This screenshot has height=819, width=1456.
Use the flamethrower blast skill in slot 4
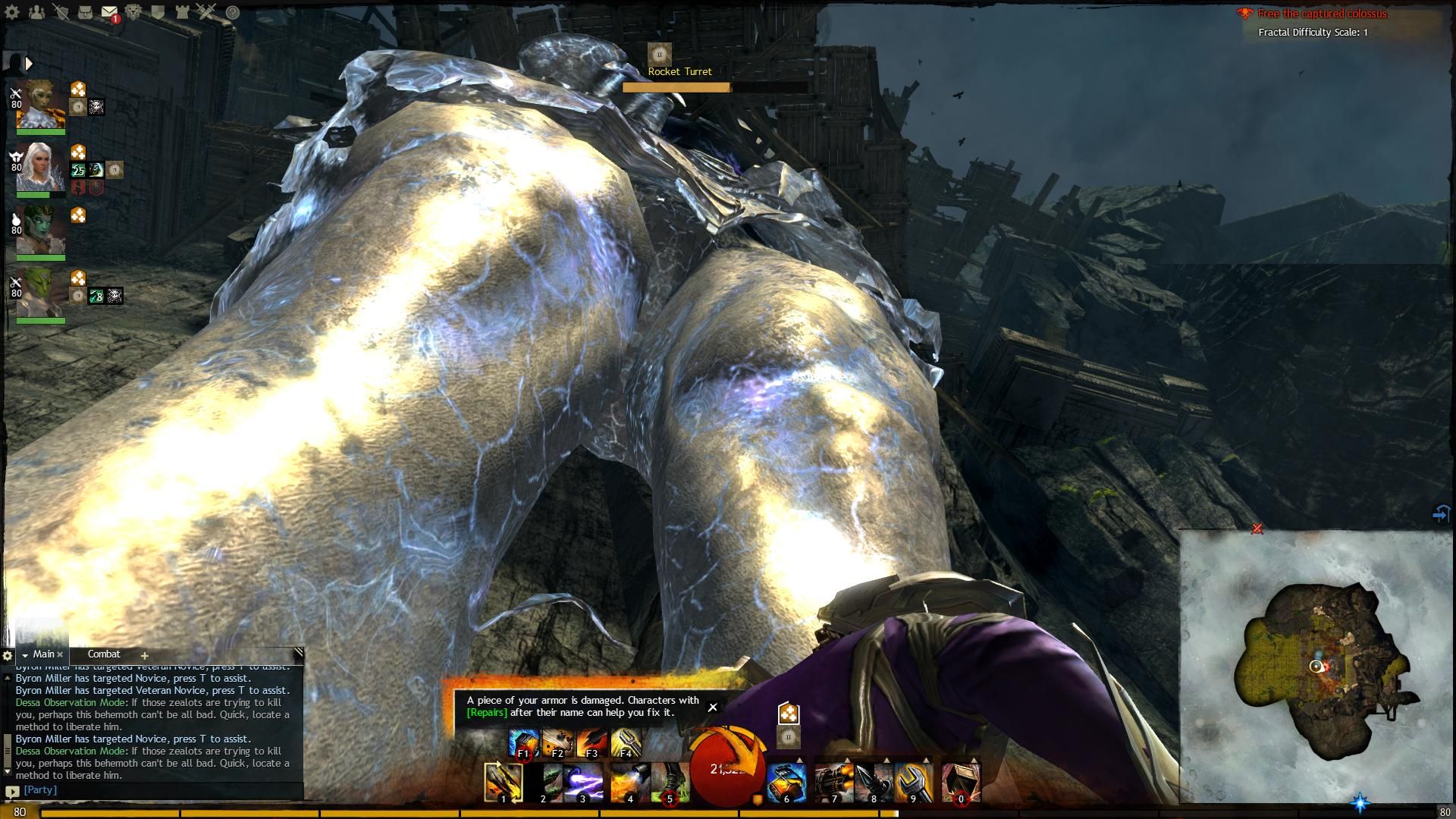coord(629,783)
